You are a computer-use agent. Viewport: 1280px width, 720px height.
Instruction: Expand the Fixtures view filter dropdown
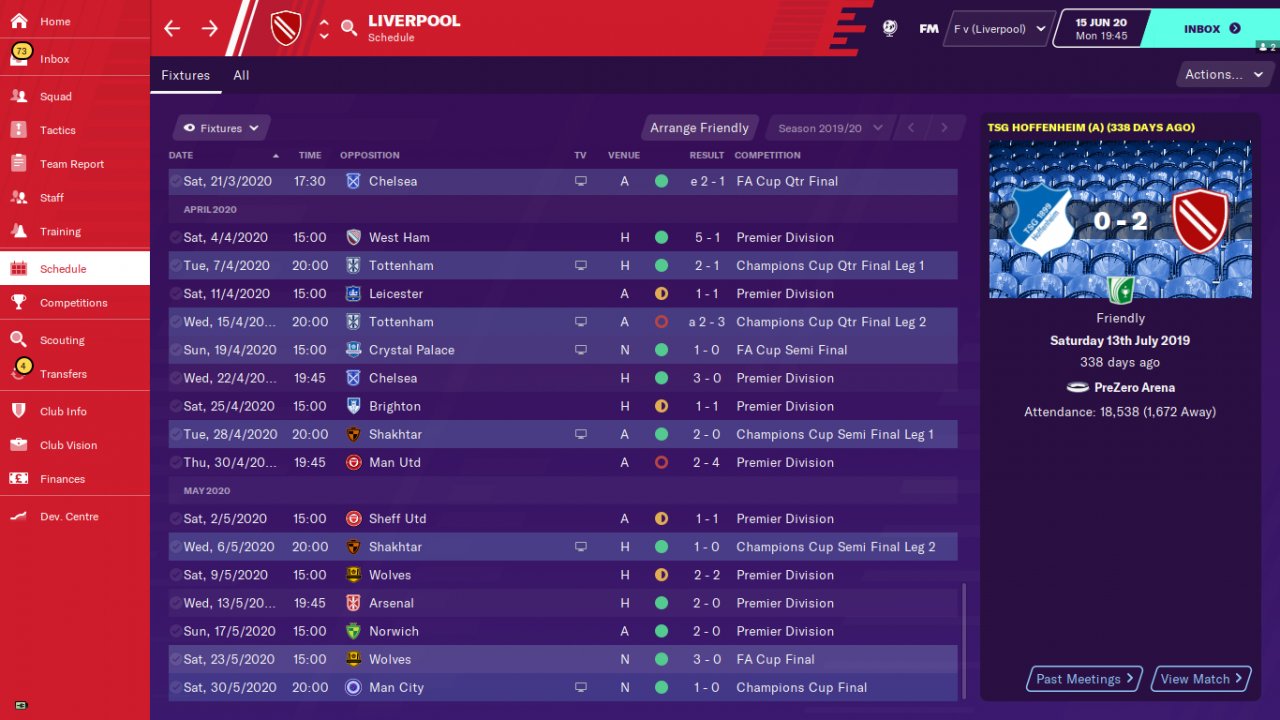[x=222, y=128]
